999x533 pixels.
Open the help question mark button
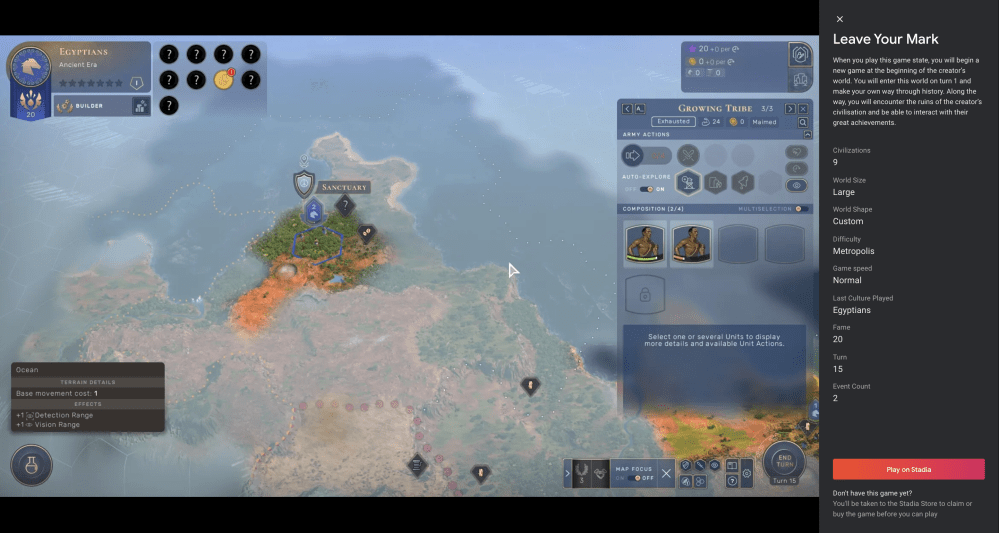(731, 481)
